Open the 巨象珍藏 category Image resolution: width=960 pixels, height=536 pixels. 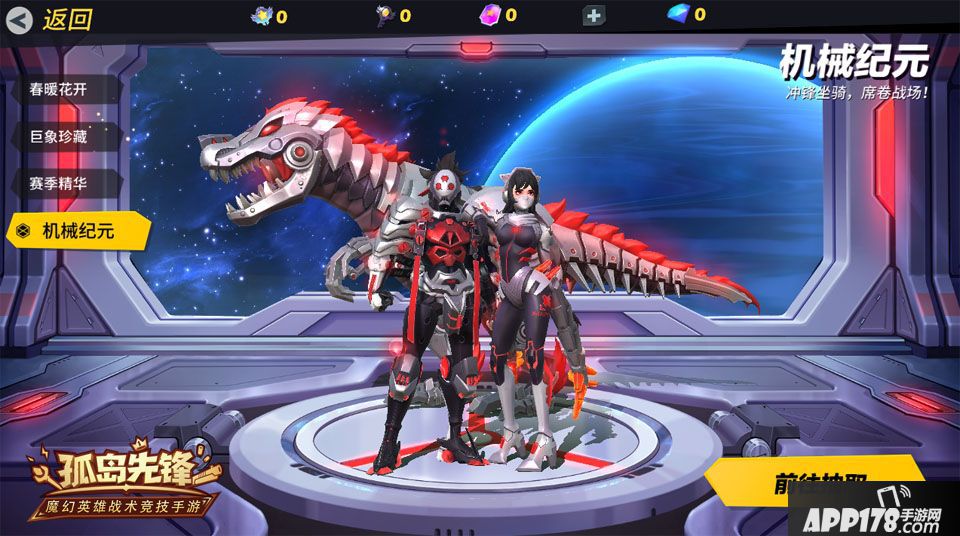point(60,137)
